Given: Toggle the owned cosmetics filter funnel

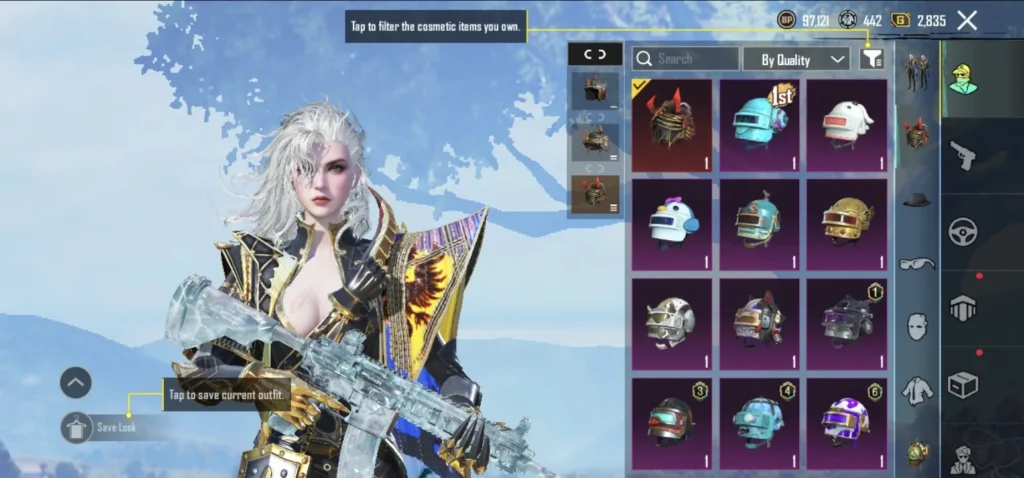Looking at the screenshot, I should coord(872,59).
